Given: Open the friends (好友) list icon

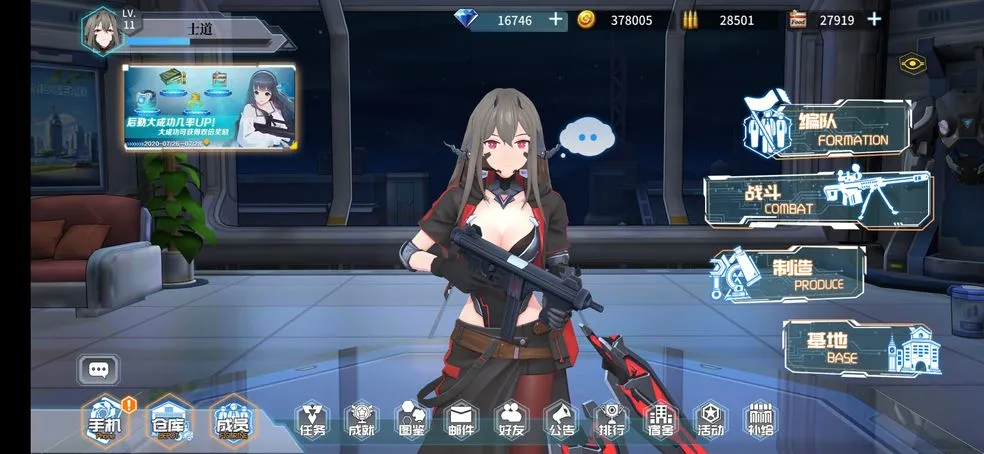Looking at the screenshot, I should coord(511,420).
